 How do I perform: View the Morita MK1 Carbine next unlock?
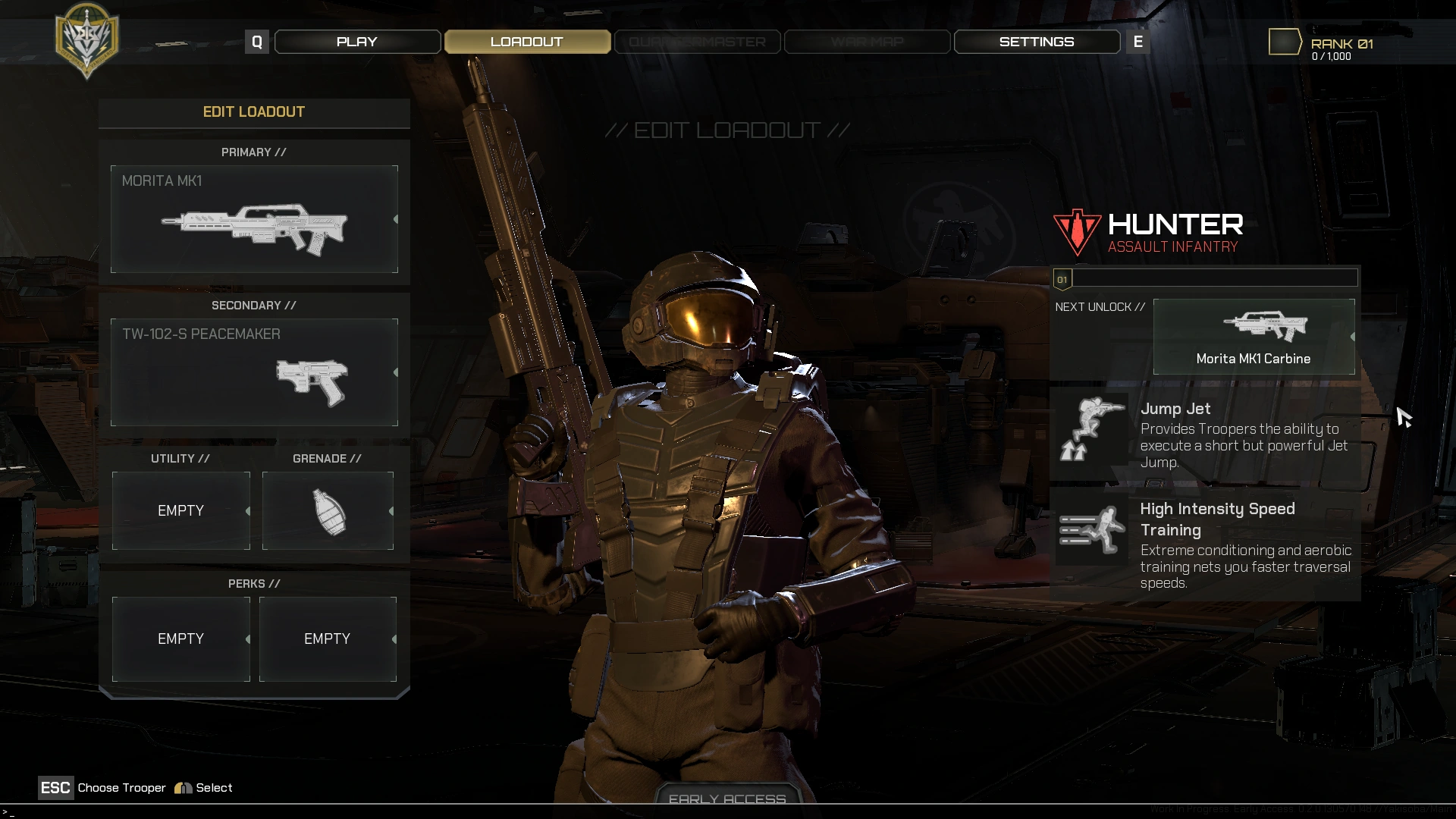[1254, 337]
